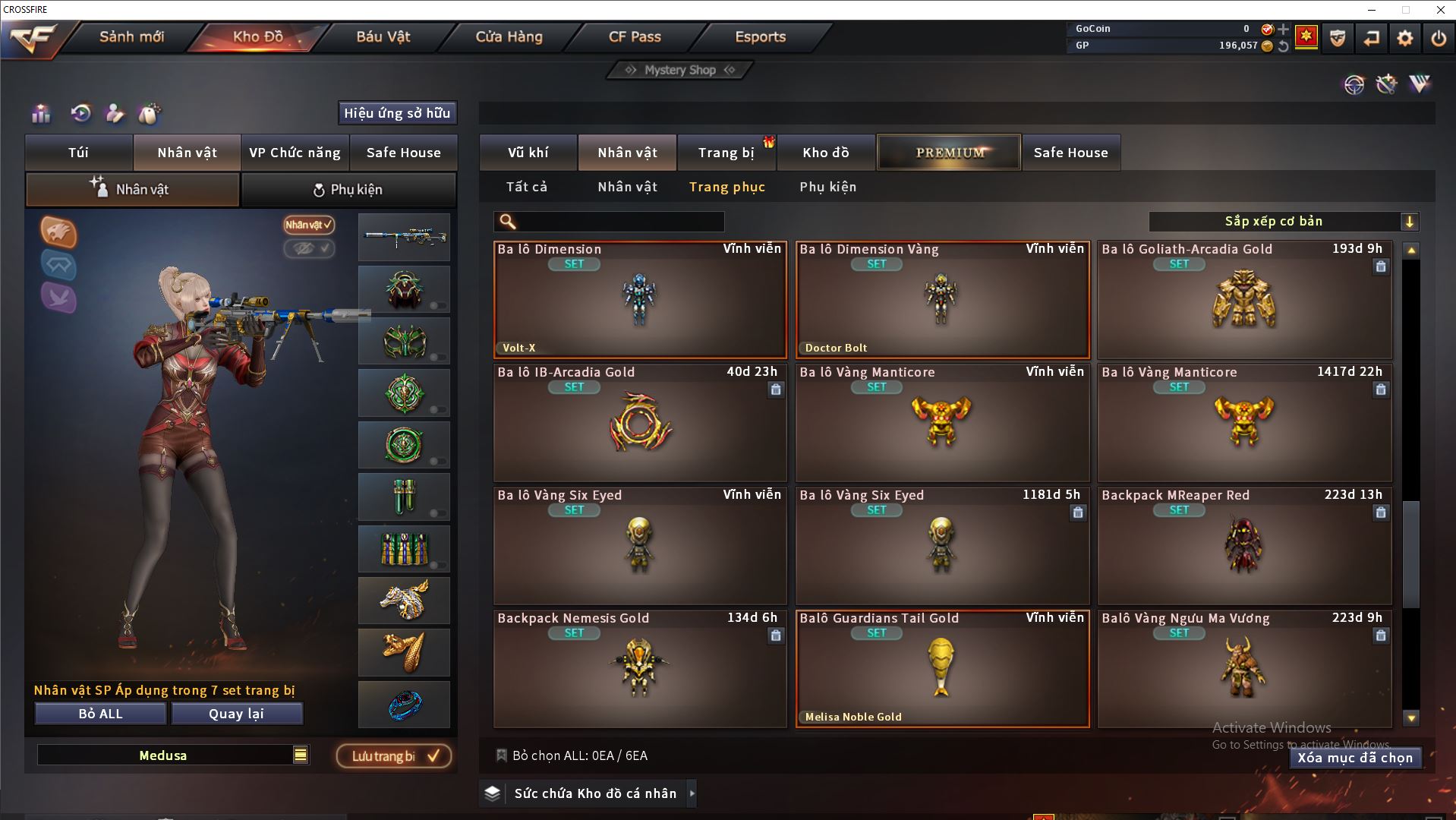Click the Bỏ ALL button

point(100,714)
